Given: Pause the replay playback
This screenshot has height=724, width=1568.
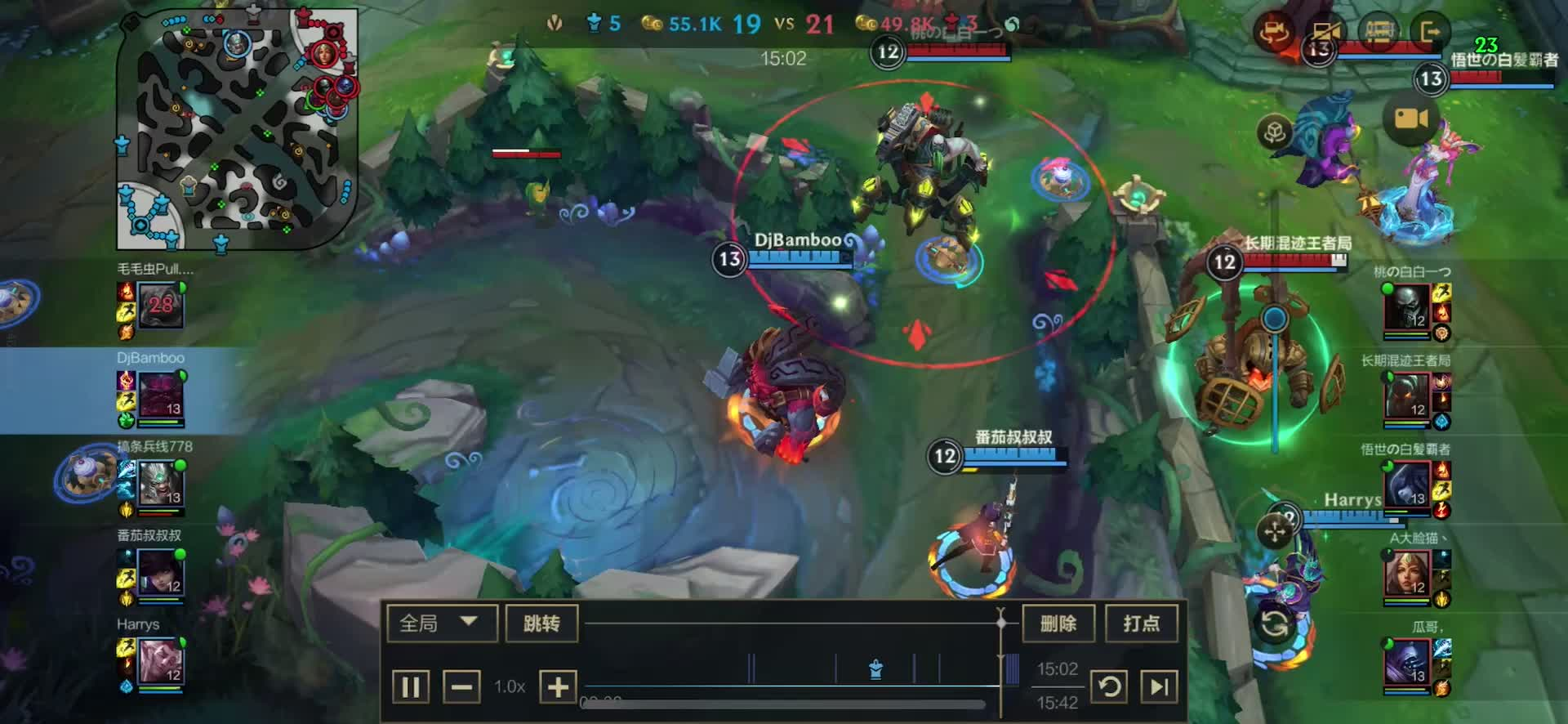Looking at the screenshot, I should pos(410,686).
